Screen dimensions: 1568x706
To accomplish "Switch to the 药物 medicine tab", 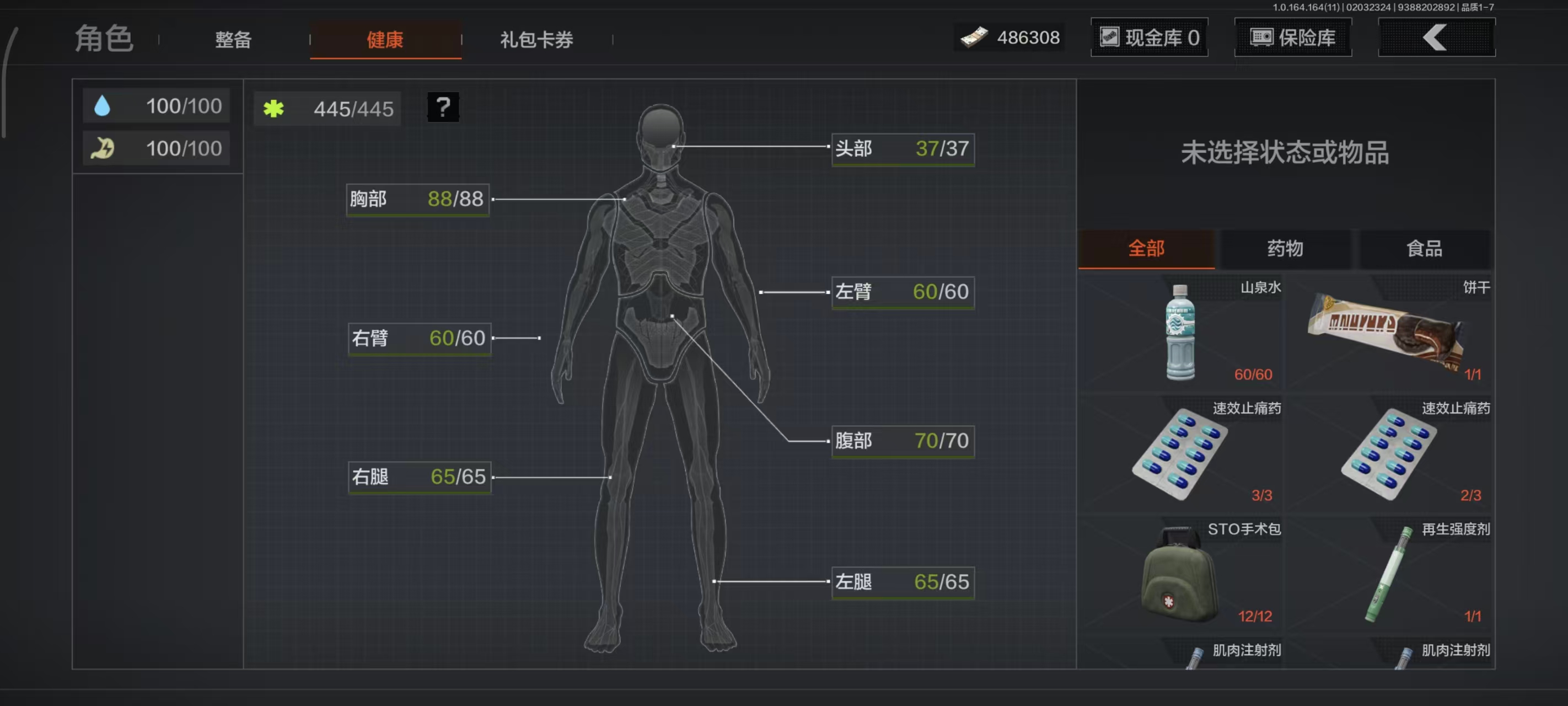I will (x=1285, y=249).
